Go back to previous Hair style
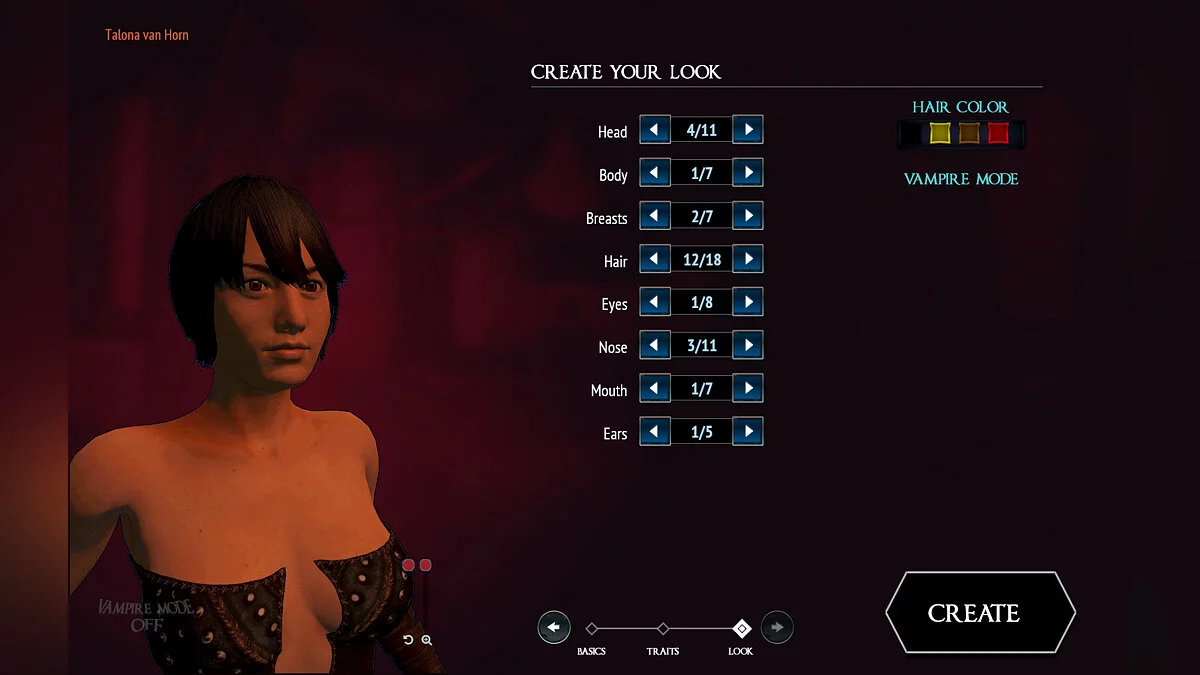This screenshot has height=675, width=1200. pyautogui.click(x=655, y=259)
